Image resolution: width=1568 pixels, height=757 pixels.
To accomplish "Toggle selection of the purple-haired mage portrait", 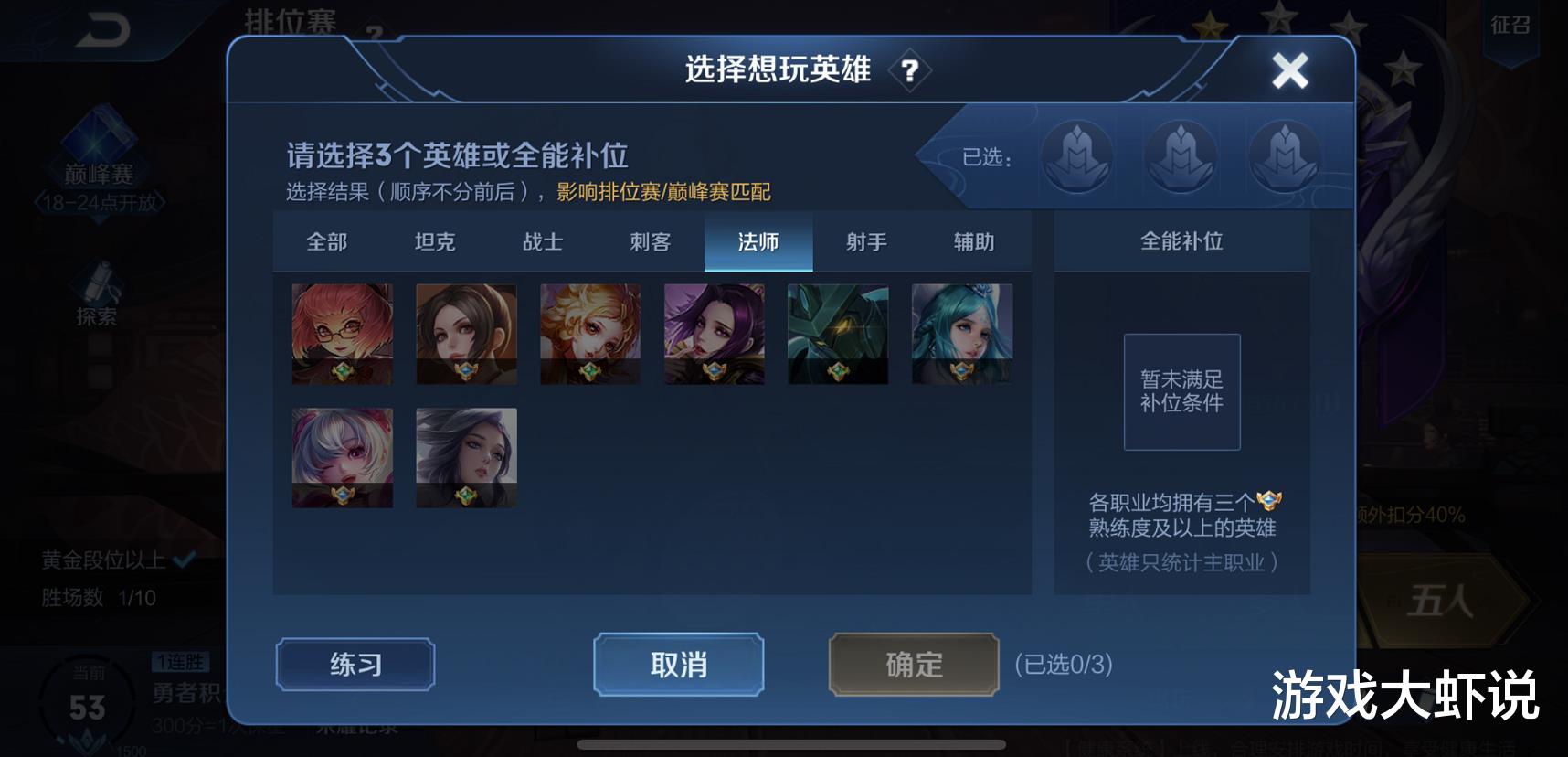I will coord(714,334).
